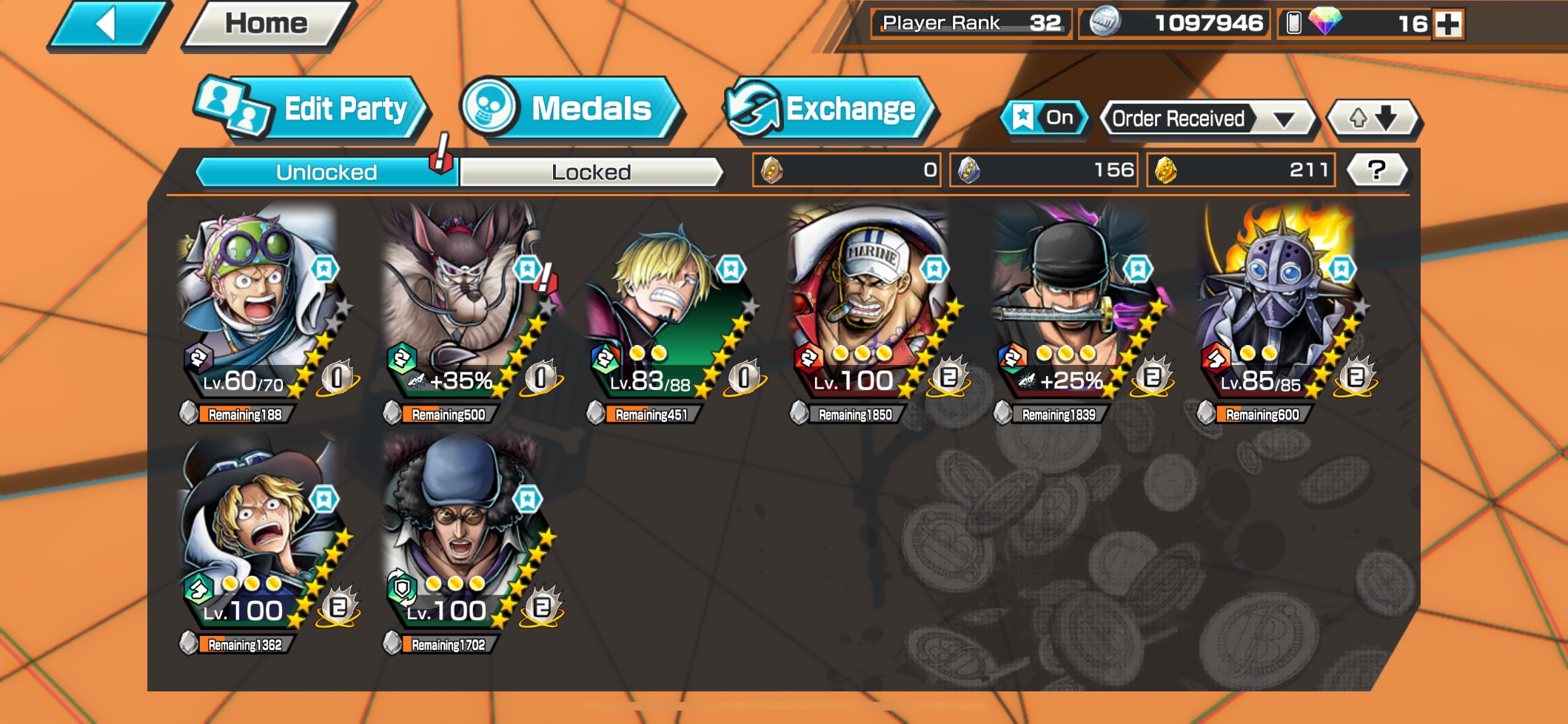Viewport: 1568px width, 724px height.
Task: Select the Unlocked tab
Action: click(x=326, y=172)
